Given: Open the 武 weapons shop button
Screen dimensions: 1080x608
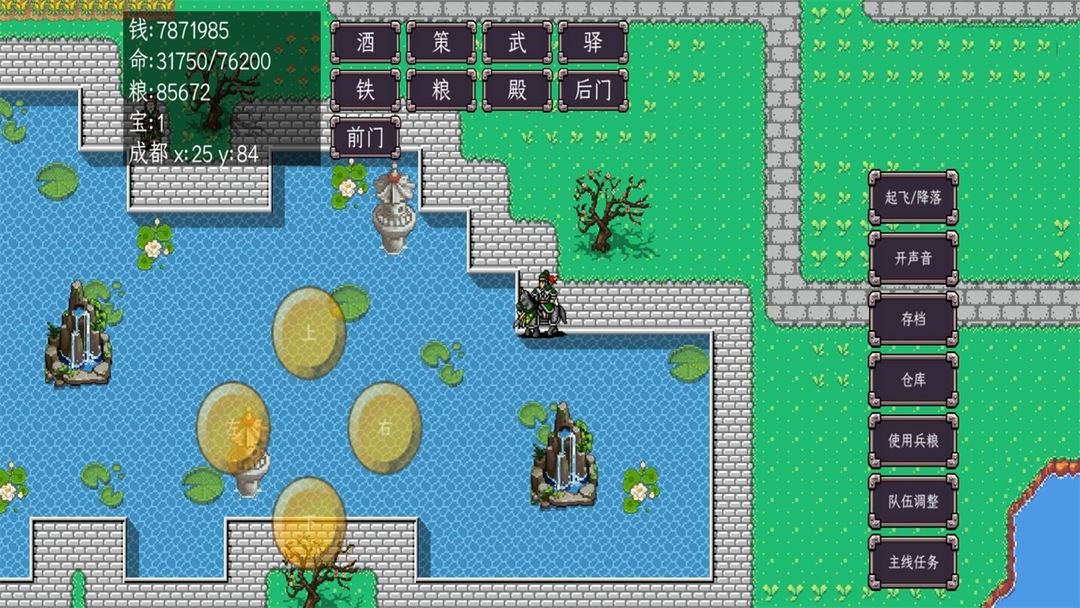Looking at the screenshot, I should 517,42.
